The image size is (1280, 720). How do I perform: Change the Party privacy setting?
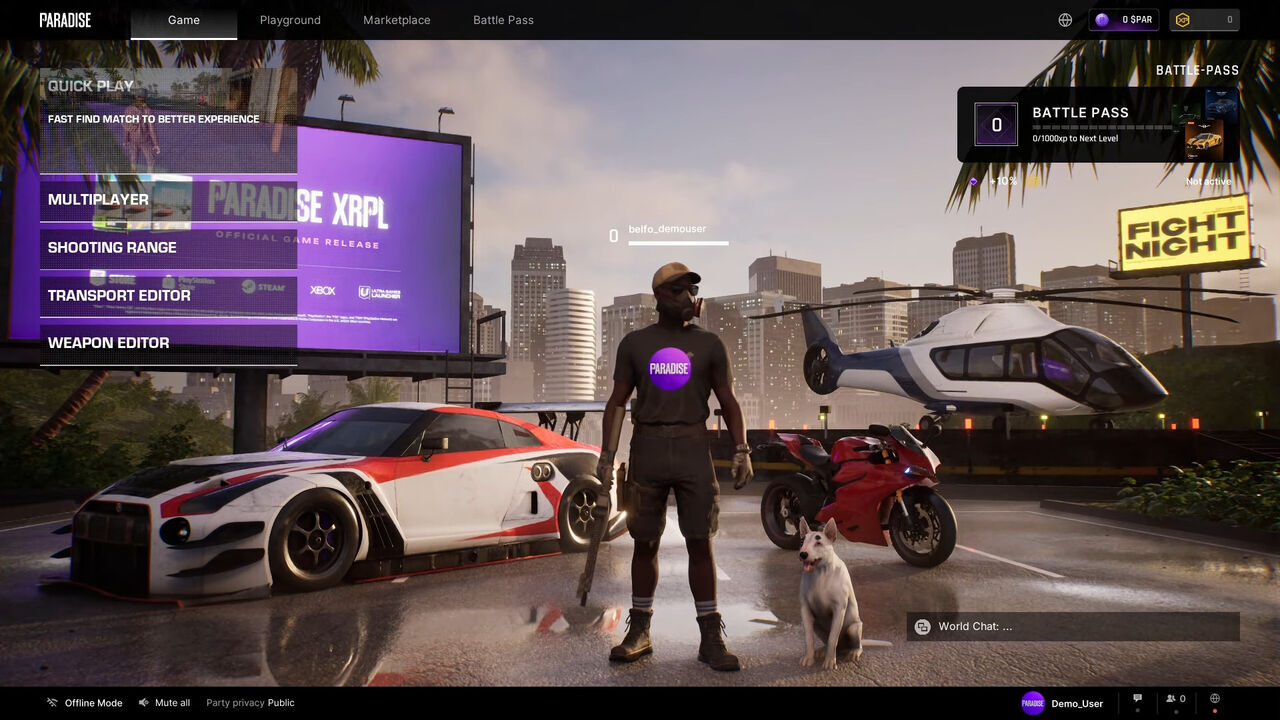[250, 703]
